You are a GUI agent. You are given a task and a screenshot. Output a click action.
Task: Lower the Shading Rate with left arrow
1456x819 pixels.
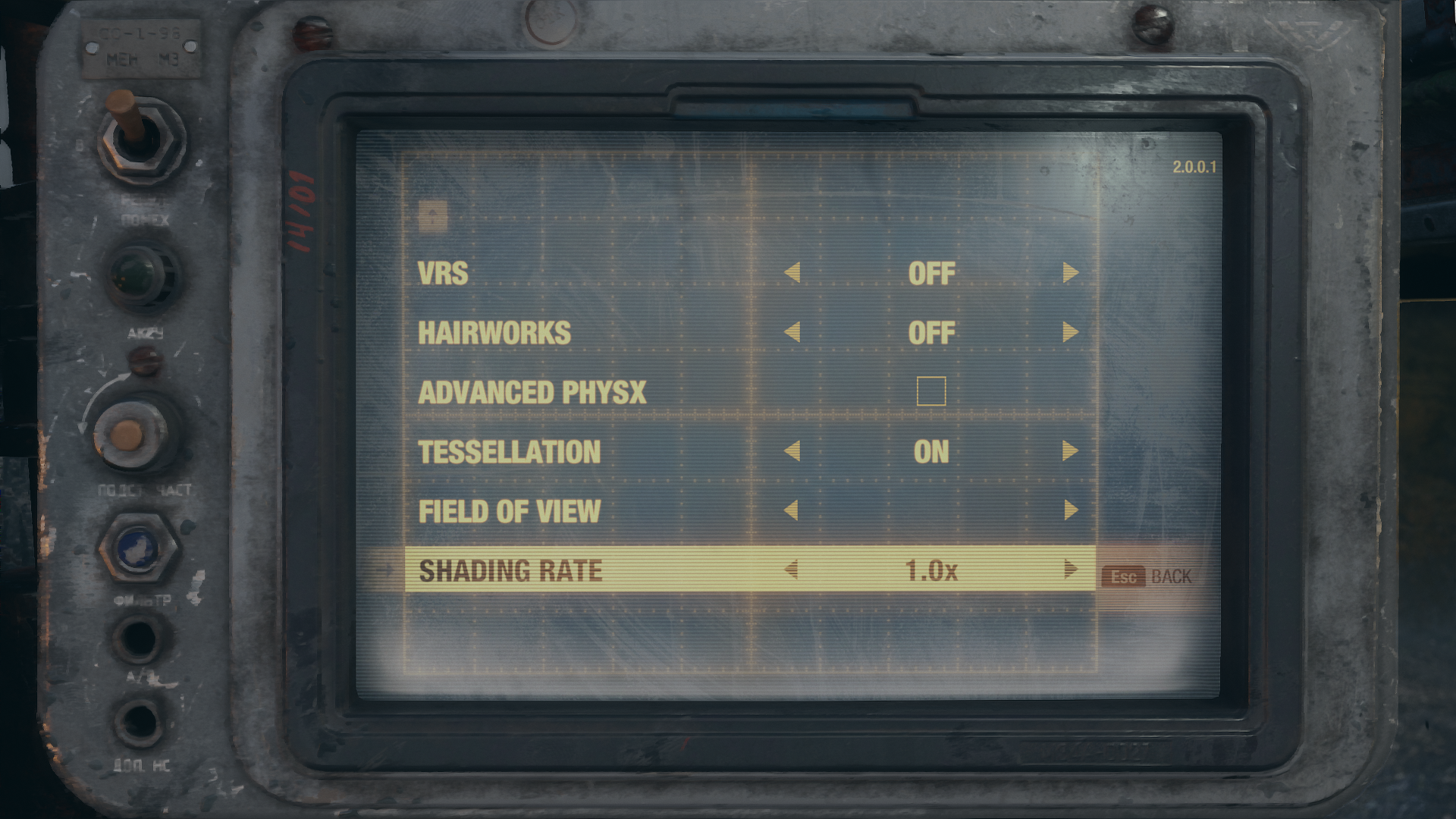(x=791, y=570)
